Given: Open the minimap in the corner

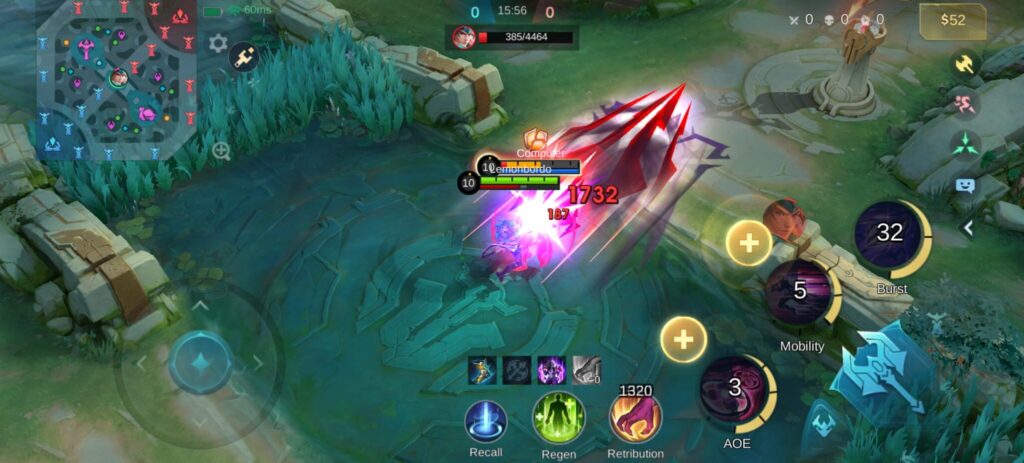Looking at the screenshot, I should coord(115,80).
